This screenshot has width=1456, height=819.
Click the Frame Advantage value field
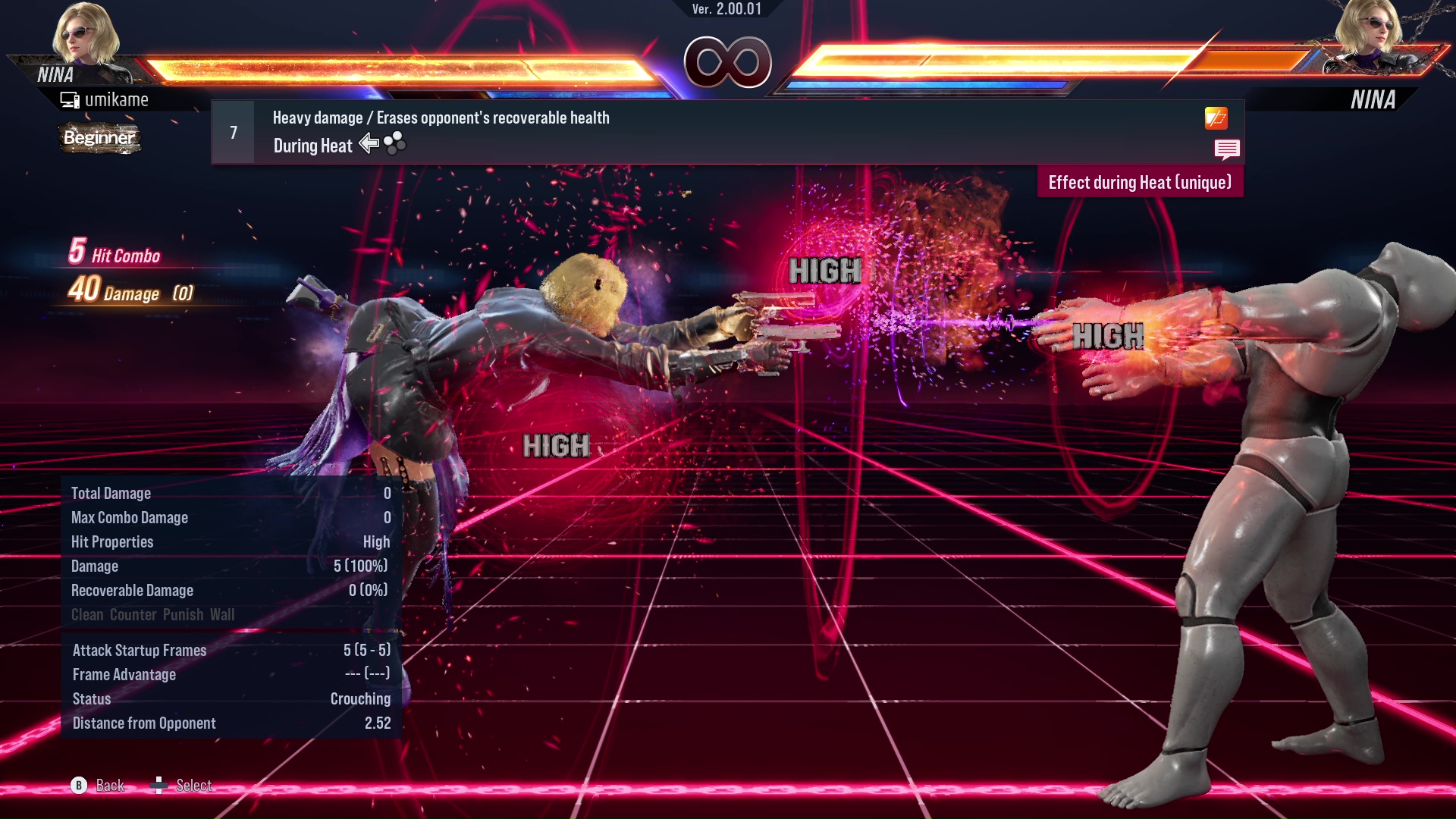click(x=364, y=674)
